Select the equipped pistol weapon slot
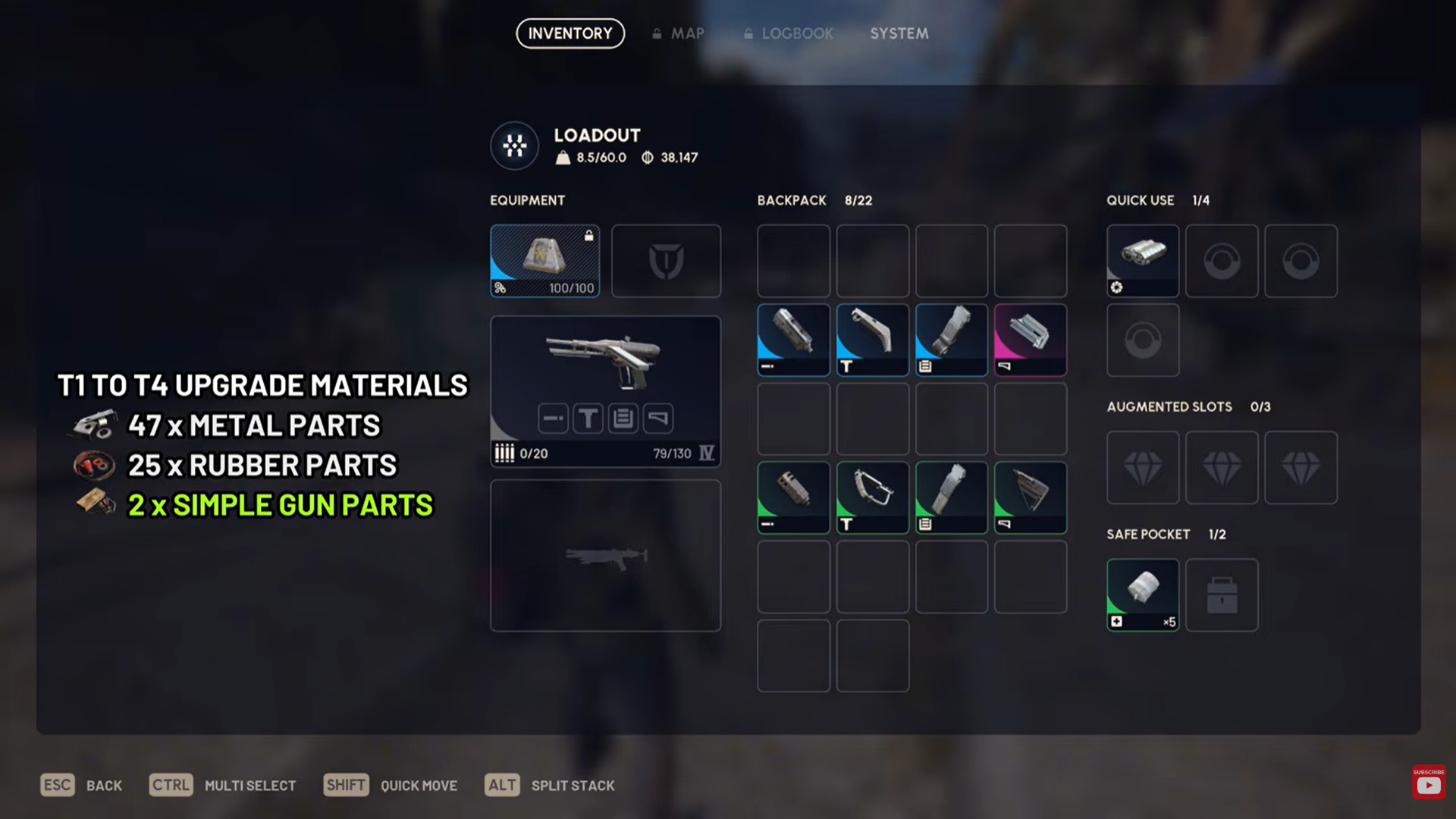Screen dimensions: 1456x819 (605, 364)
